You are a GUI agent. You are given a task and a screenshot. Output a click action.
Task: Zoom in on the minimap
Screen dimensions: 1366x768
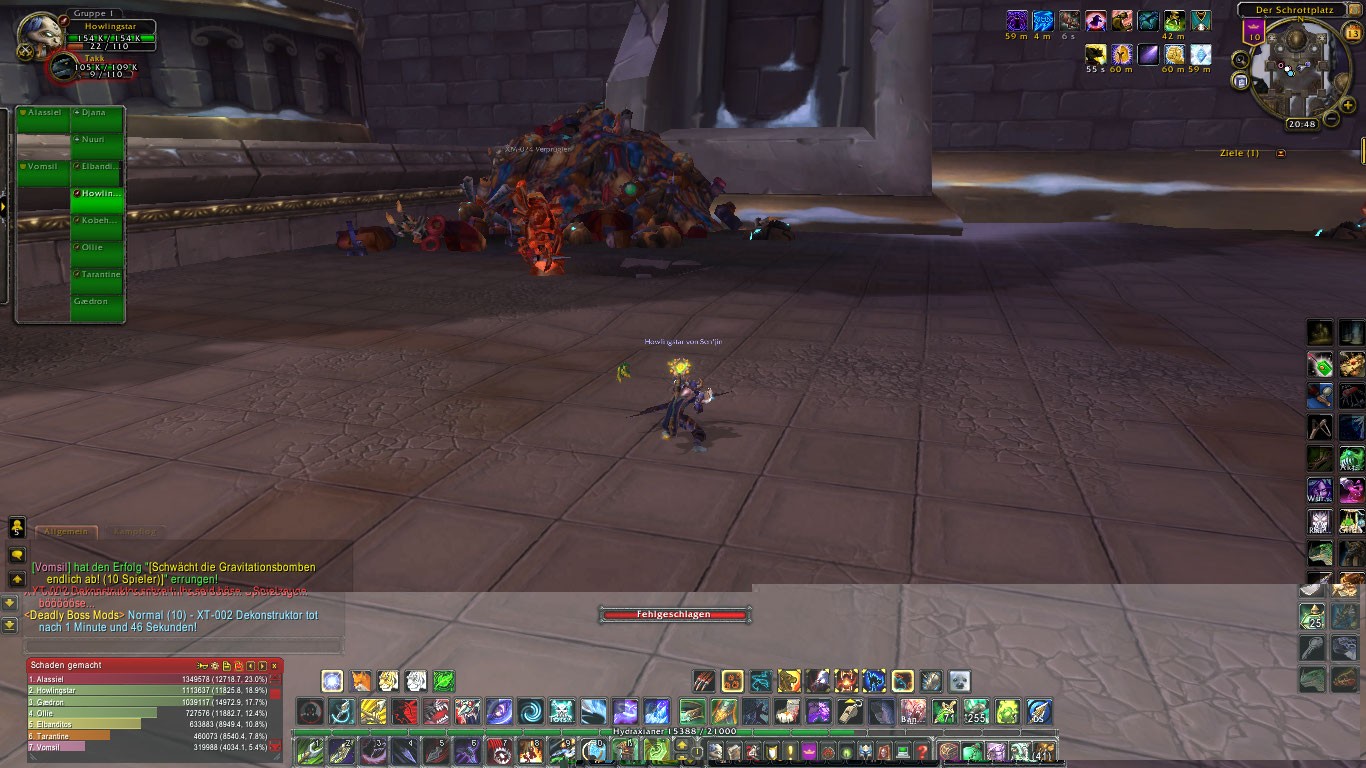tap(1349, 105)
